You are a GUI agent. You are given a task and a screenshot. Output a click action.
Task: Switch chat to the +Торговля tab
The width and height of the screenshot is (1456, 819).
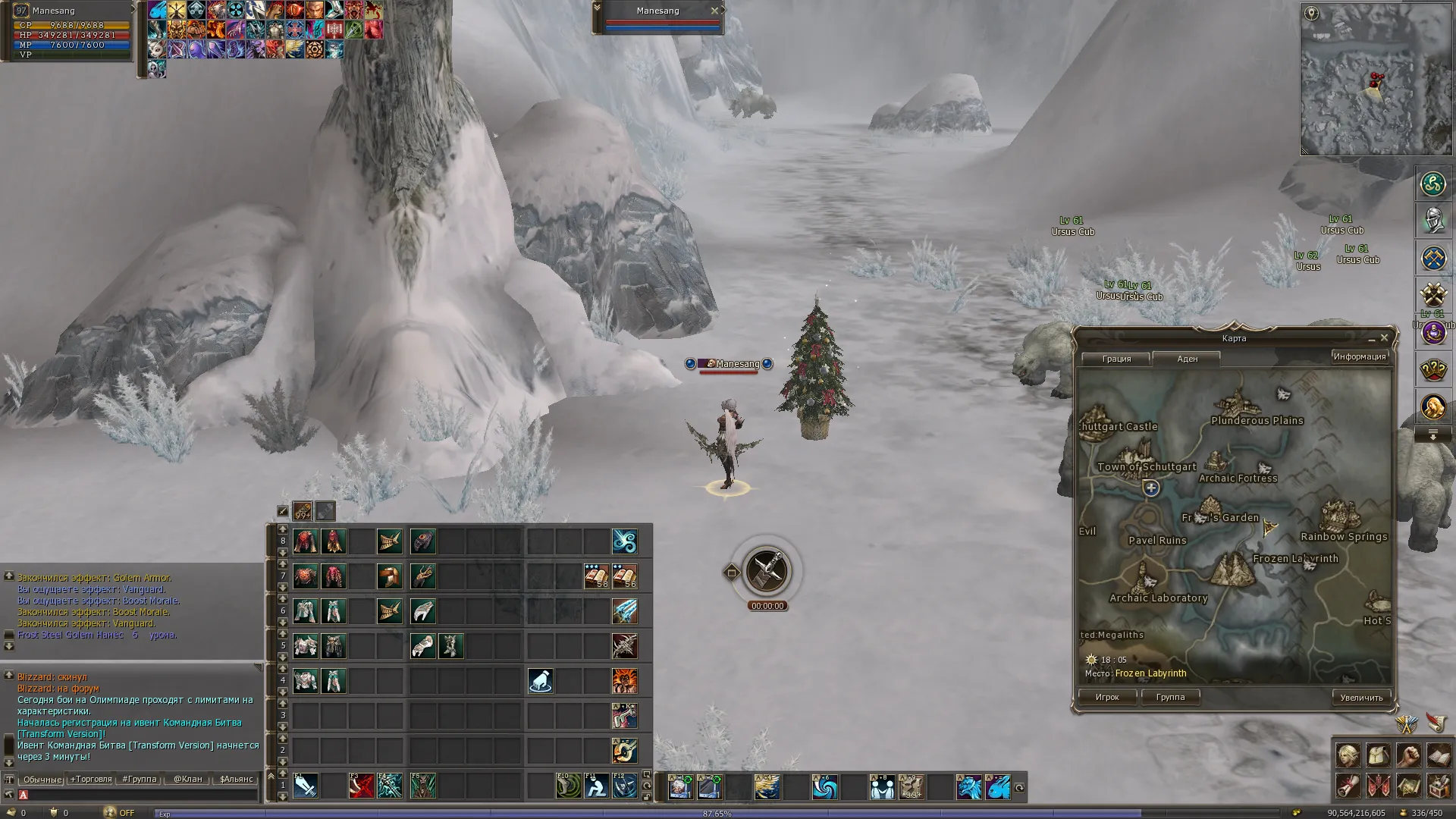[91, 779]
